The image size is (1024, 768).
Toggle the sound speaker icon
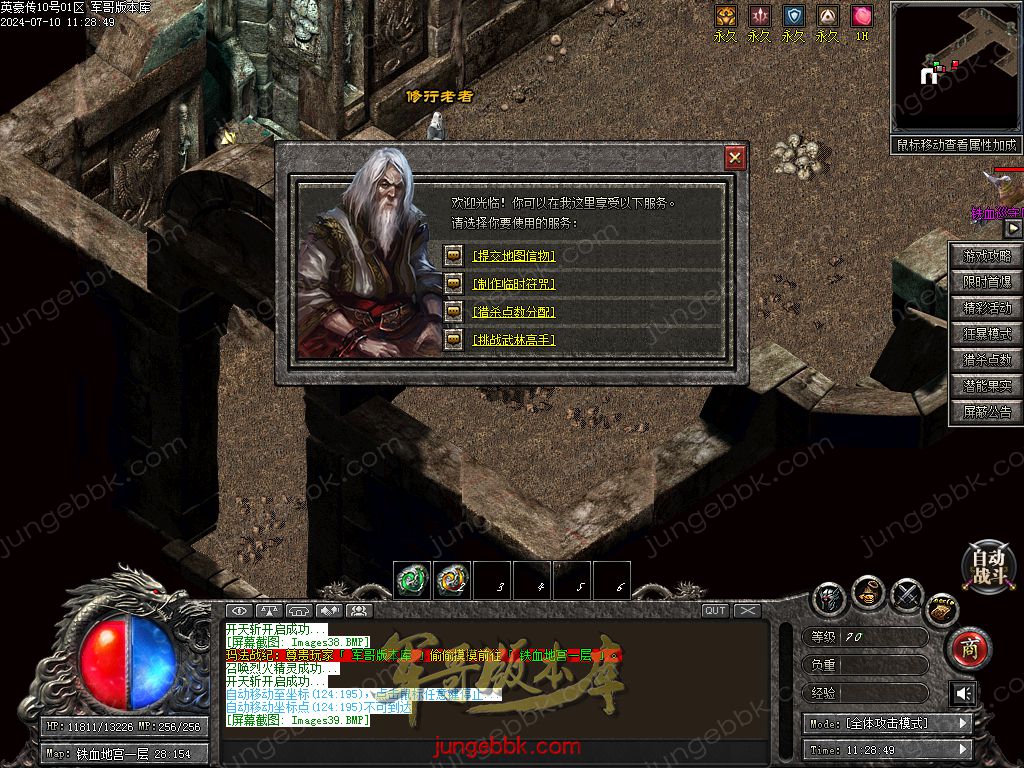[x=963, y=693]
